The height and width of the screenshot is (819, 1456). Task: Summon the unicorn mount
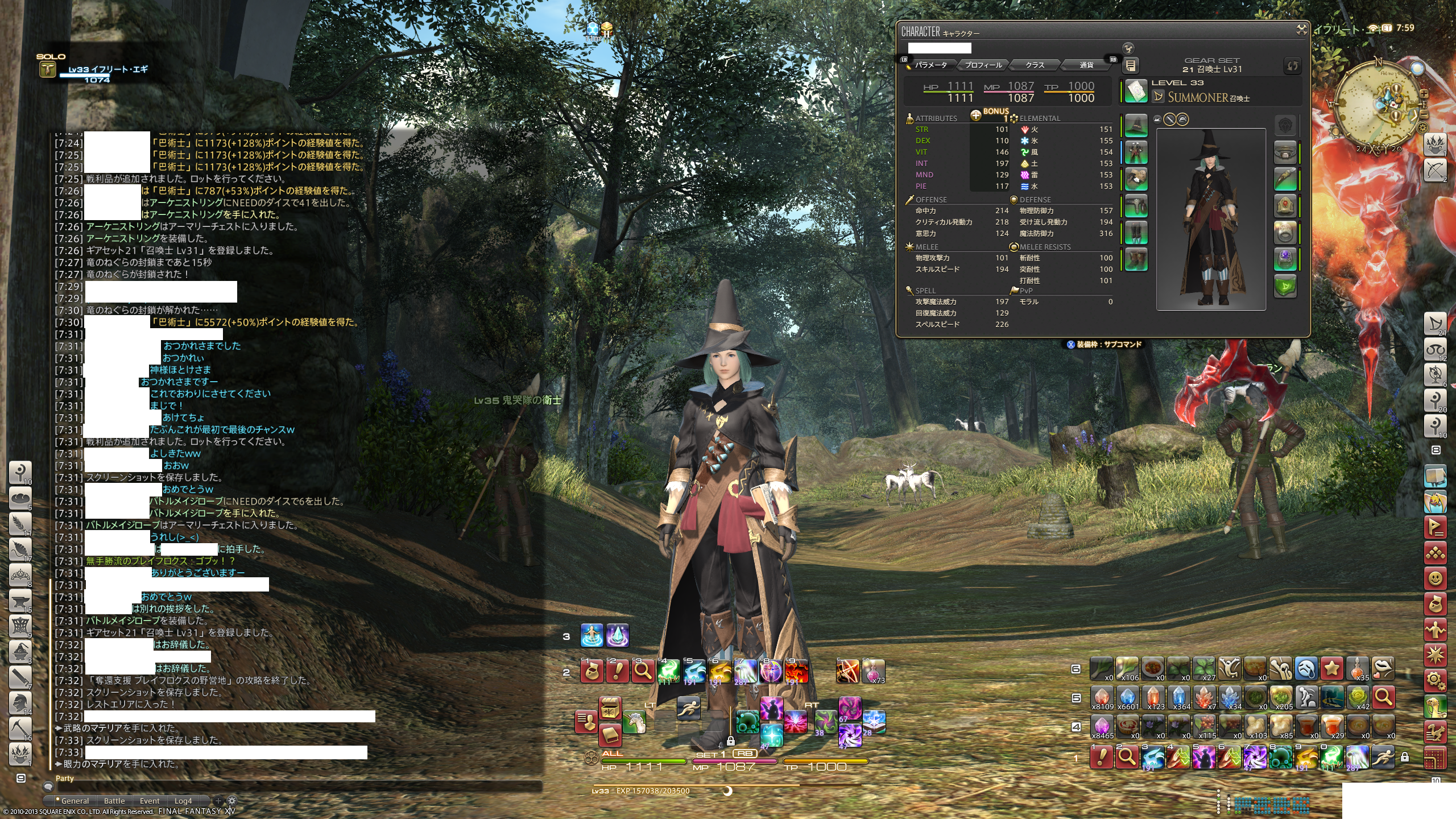pyautogui.click(x=634, y=722)
